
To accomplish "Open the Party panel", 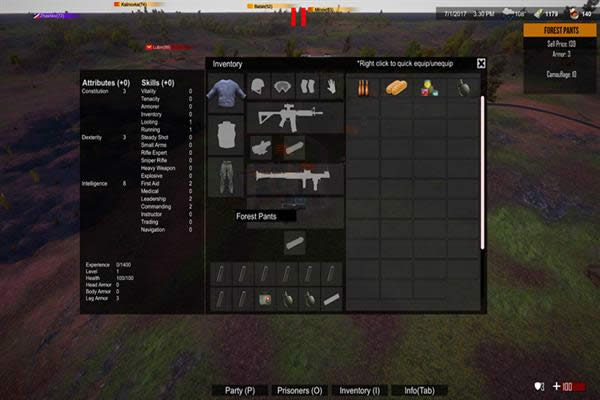I will tap(239, 390).
